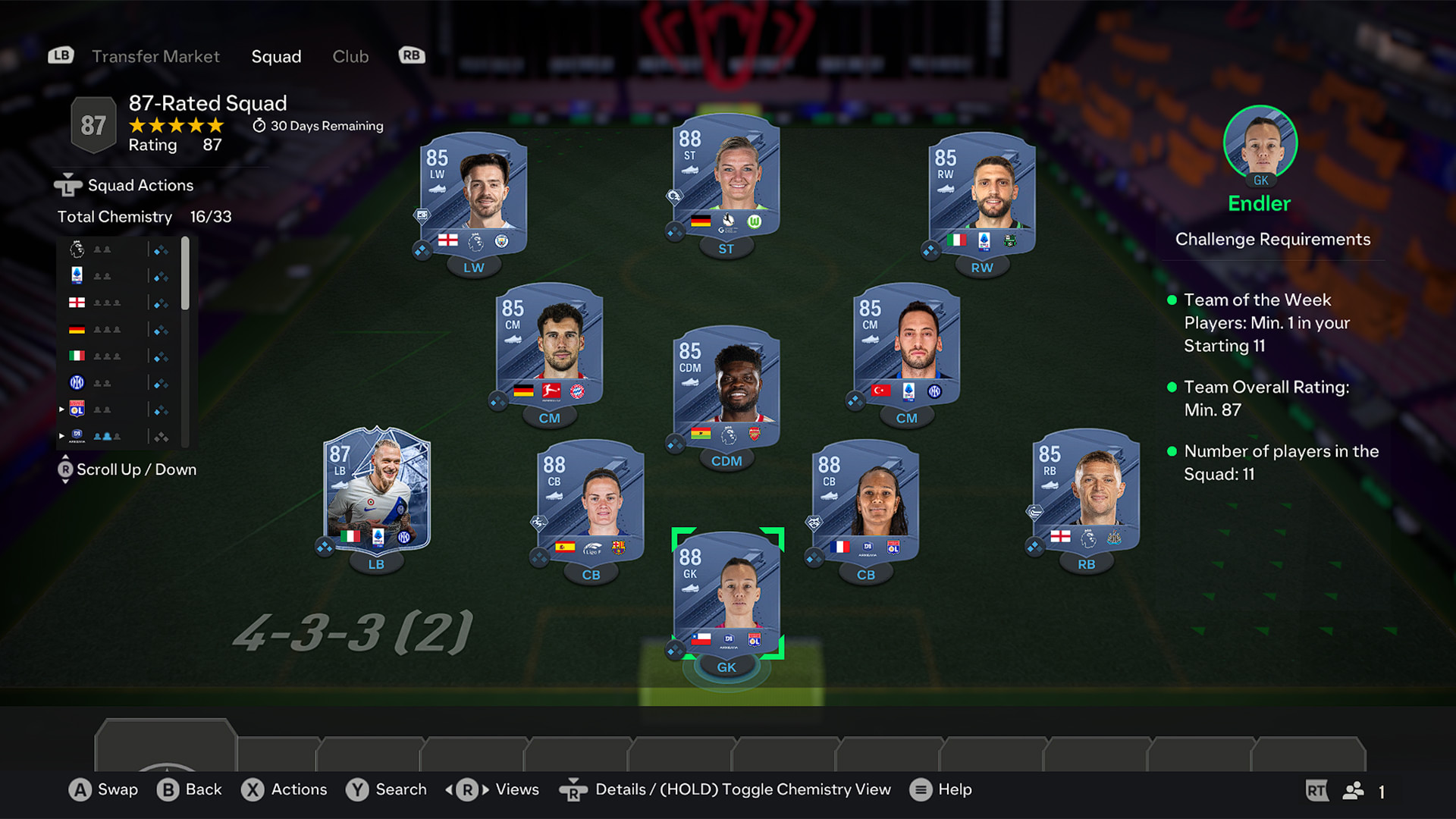1456x819 pixels.
Task: Switch to the Transfer Market tab
Action: (155, 56)
